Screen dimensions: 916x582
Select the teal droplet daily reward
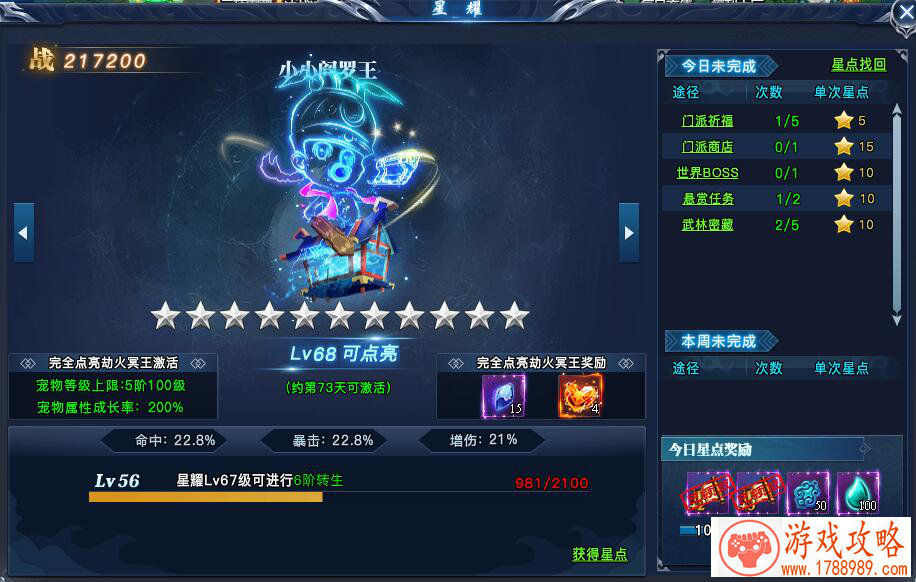pos(857,493)
